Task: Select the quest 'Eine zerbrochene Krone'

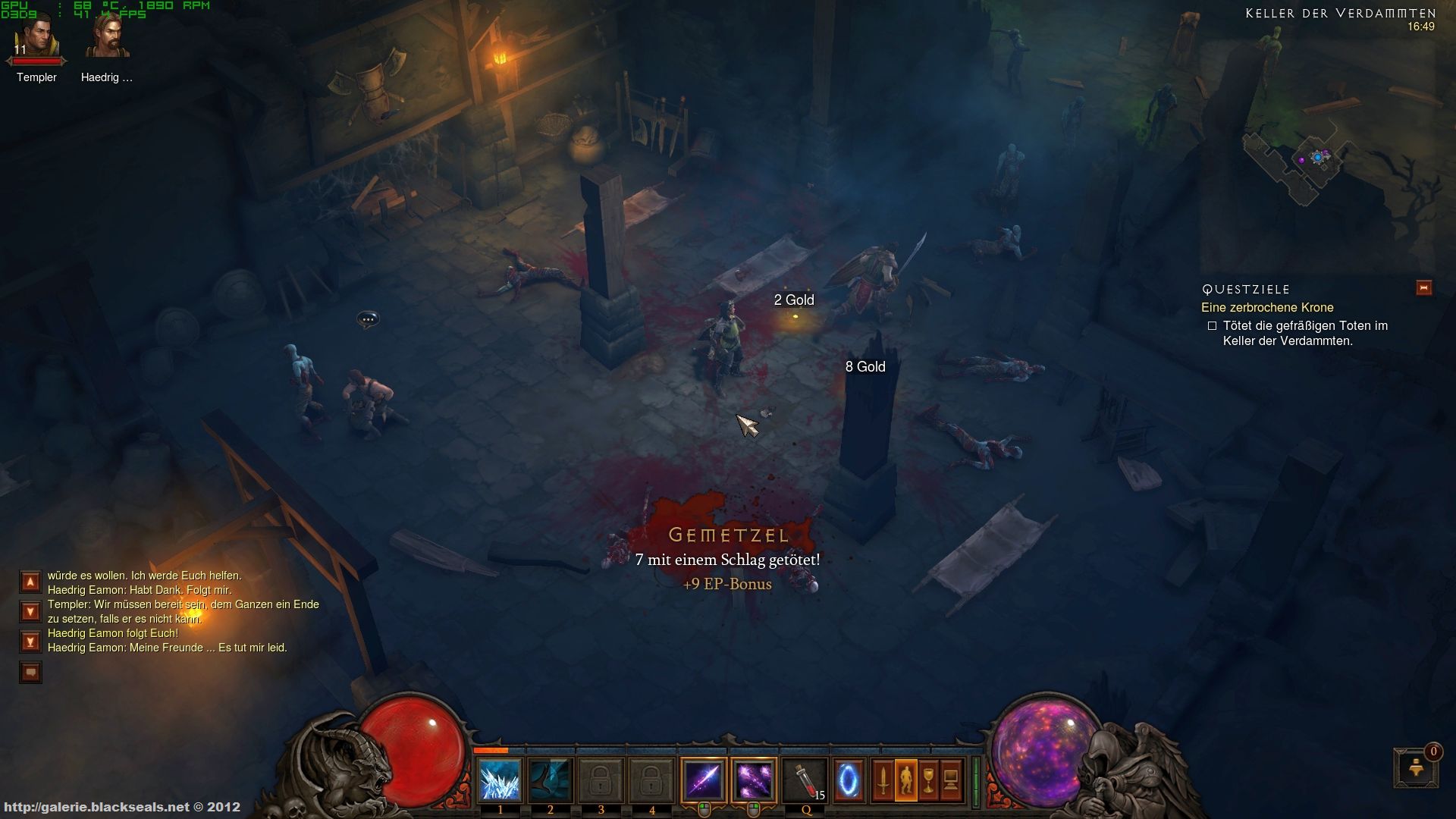Action: click(x=1267, y=308)
